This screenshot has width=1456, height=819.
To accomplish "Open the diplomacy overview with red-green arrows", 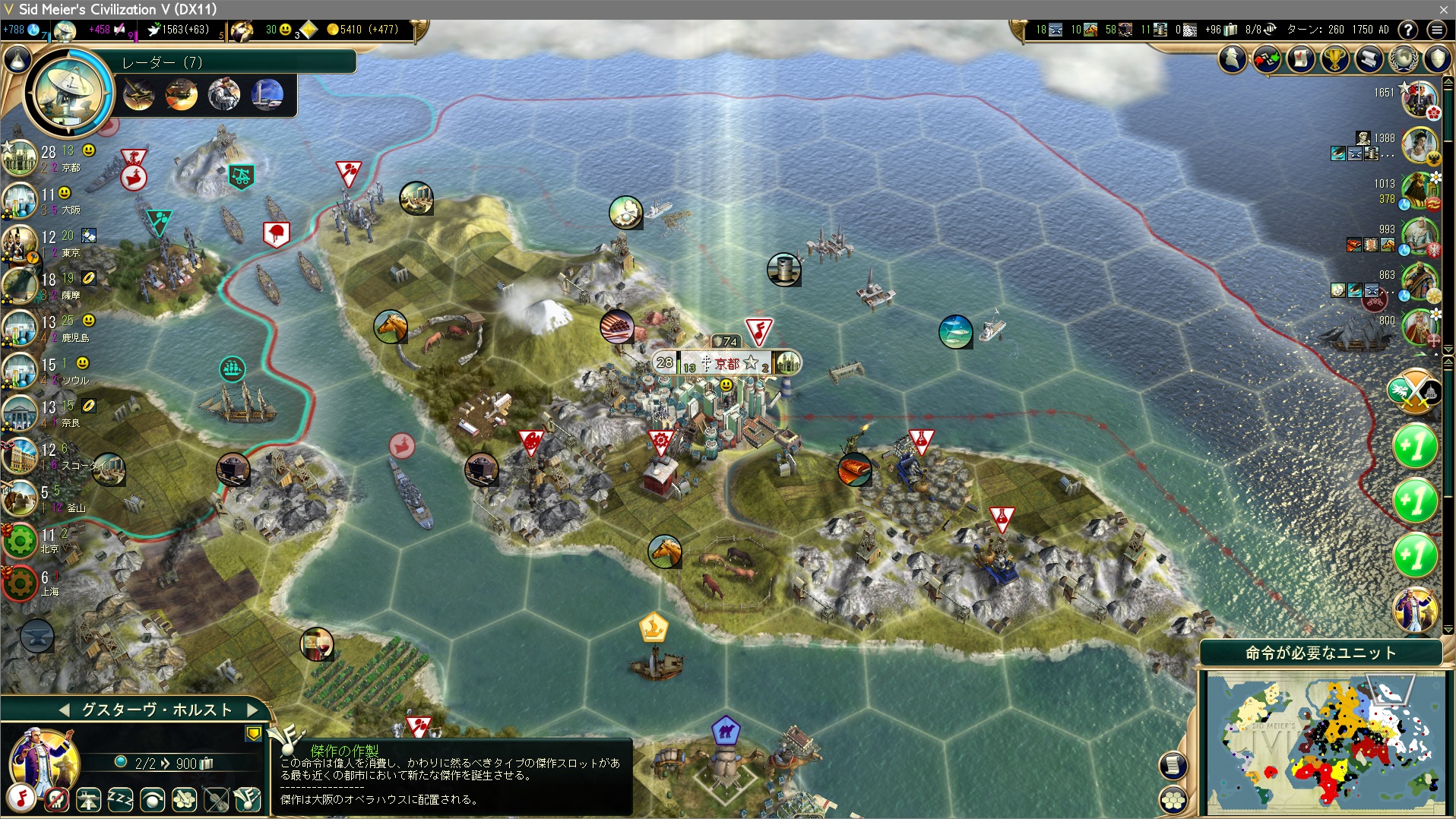I will [x=1267, y=58].
